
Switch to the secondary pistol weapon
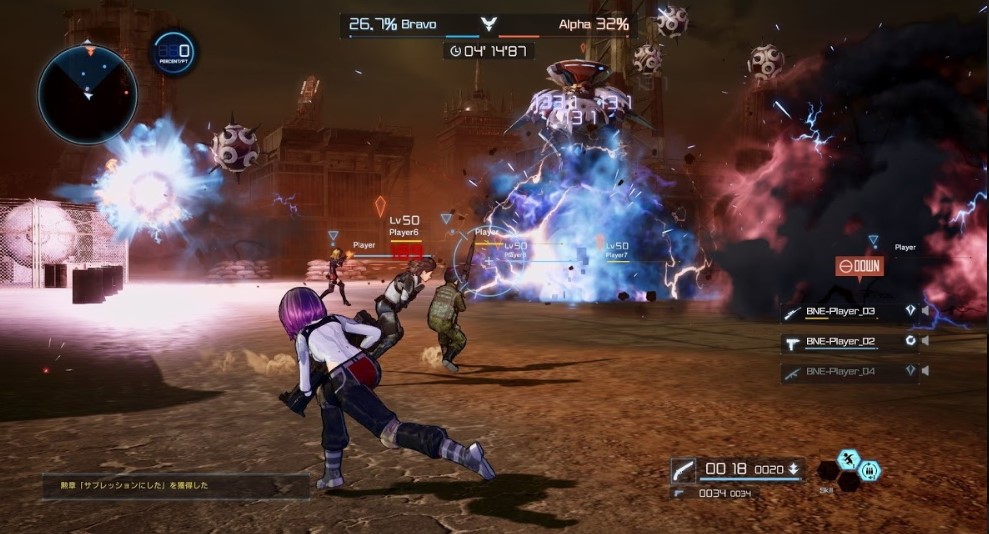pyautogui.click(x=681, y=493)
